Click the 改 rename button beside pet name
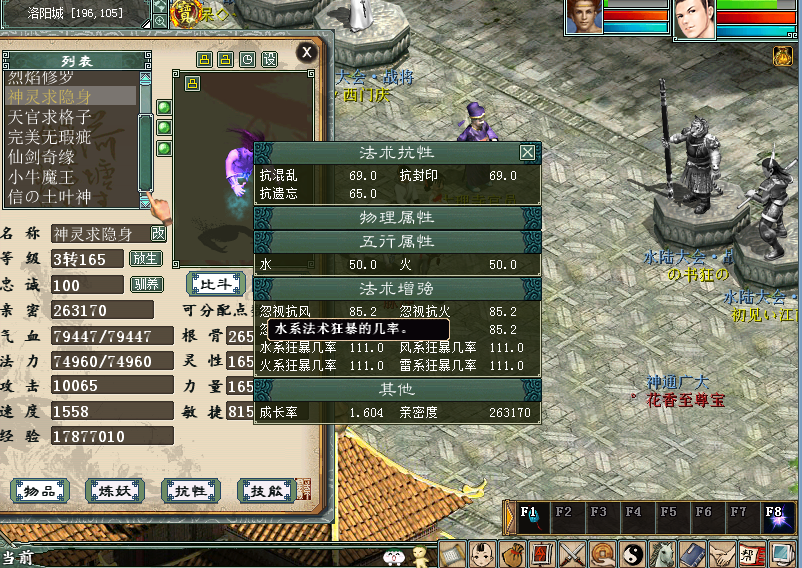Viewport: 802px width, 568px height. coord(158,233)
